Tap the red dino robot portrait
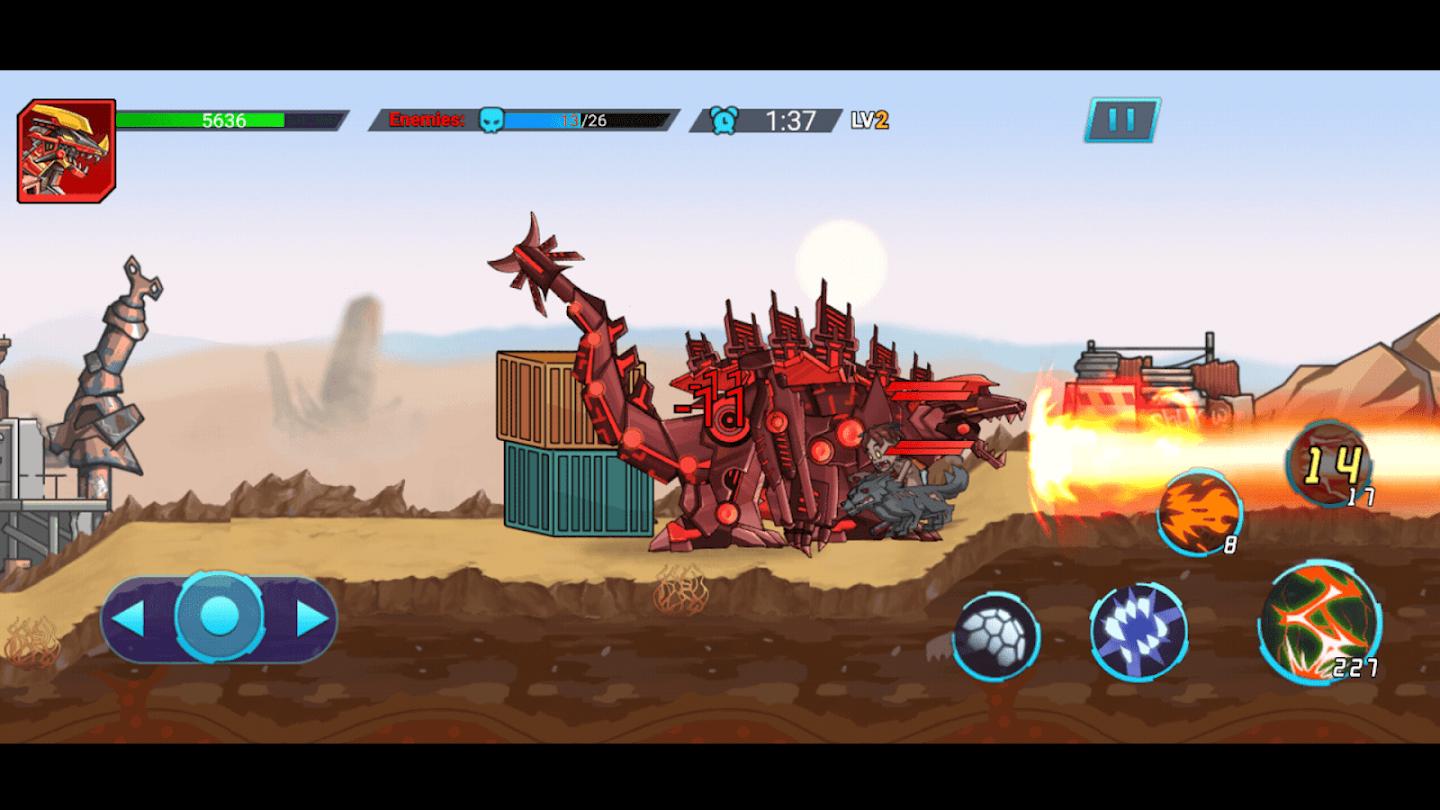 pos(66,151)
